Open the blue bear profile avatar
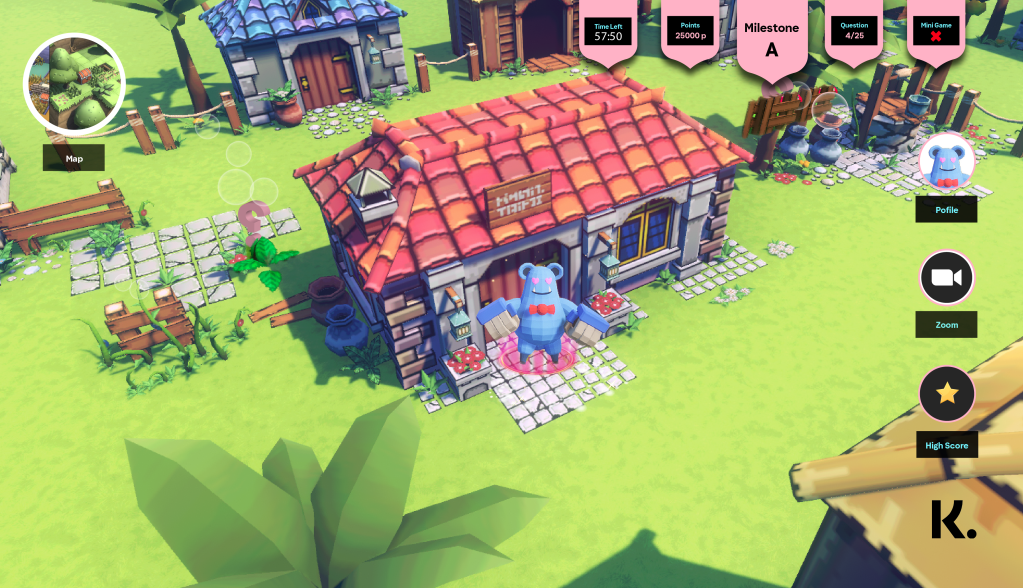1023x588 pixels. tap(946, 162)
